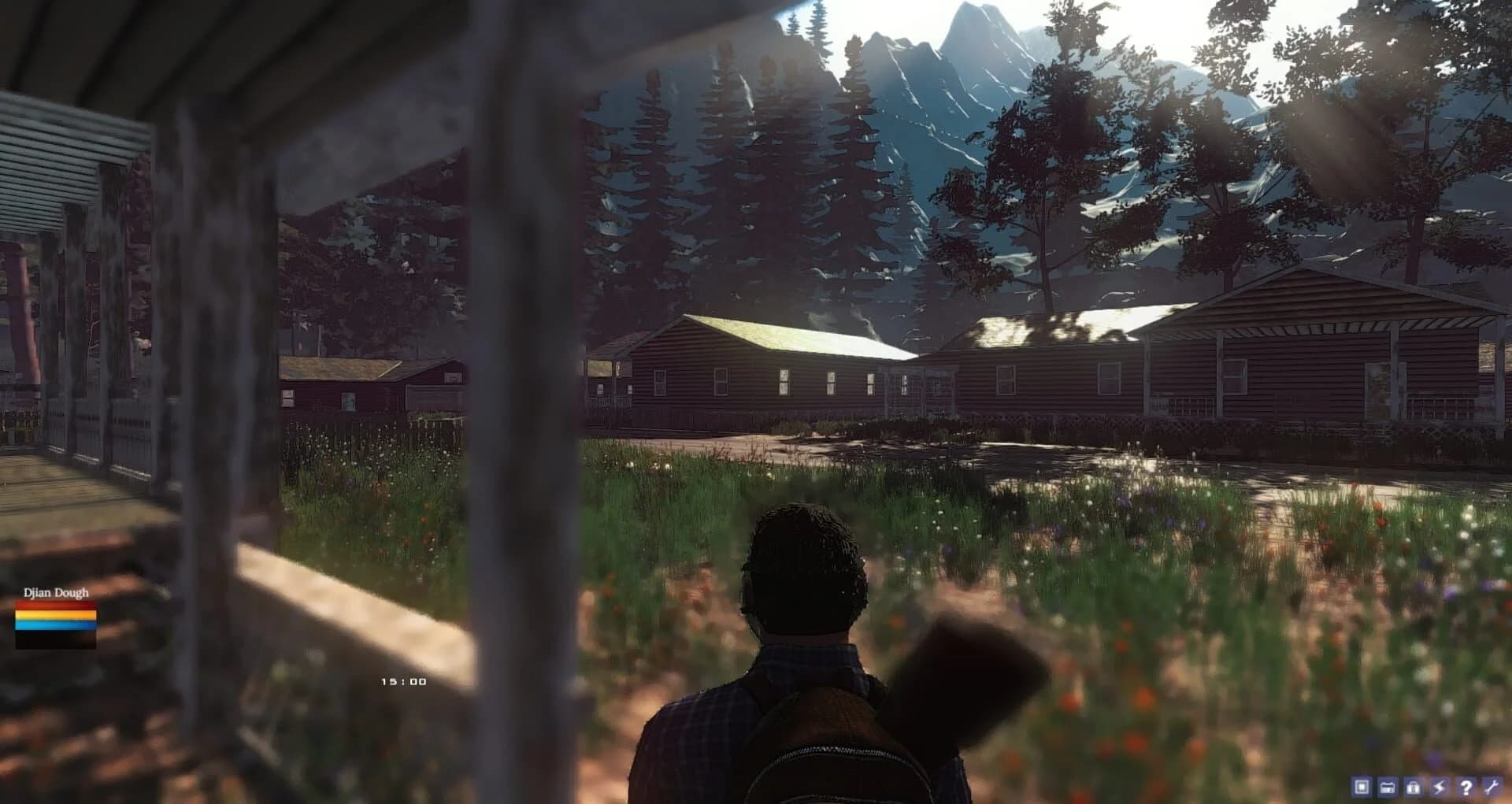Click the rightmost icon in the HUD toolbar
The image size is (1512, 804).
pos(1492,788)
